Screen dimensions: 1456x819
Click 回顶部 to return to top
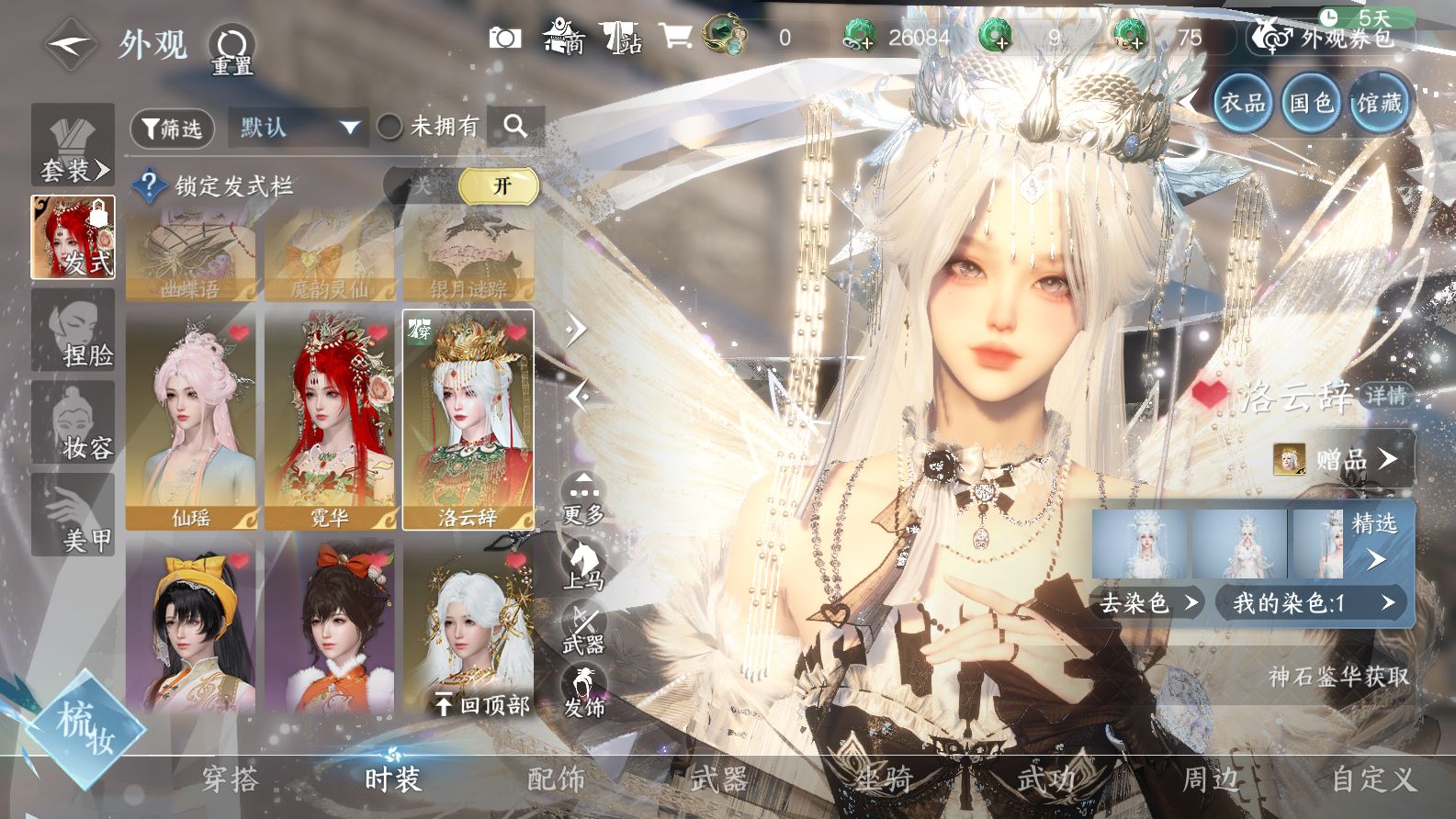pyautogui.click(x=482, y=704)
